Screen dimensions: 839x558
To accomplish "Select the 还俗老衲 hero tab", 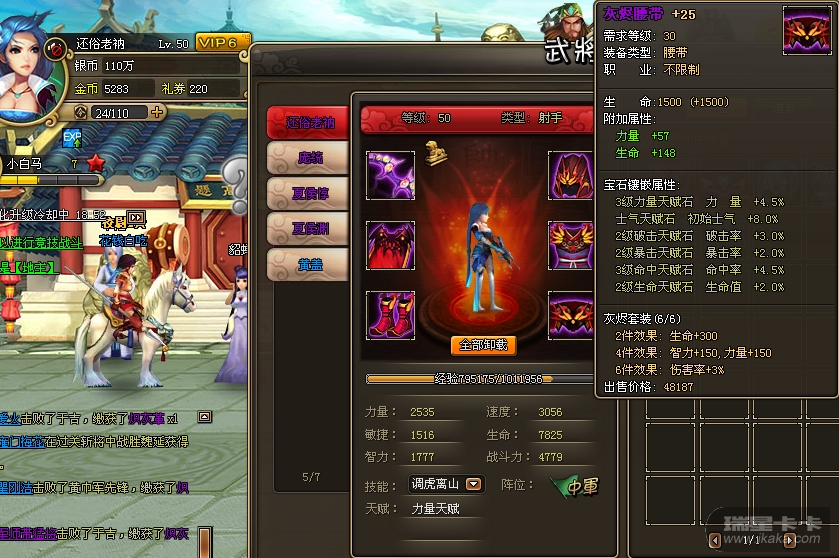I will (309, 123).
